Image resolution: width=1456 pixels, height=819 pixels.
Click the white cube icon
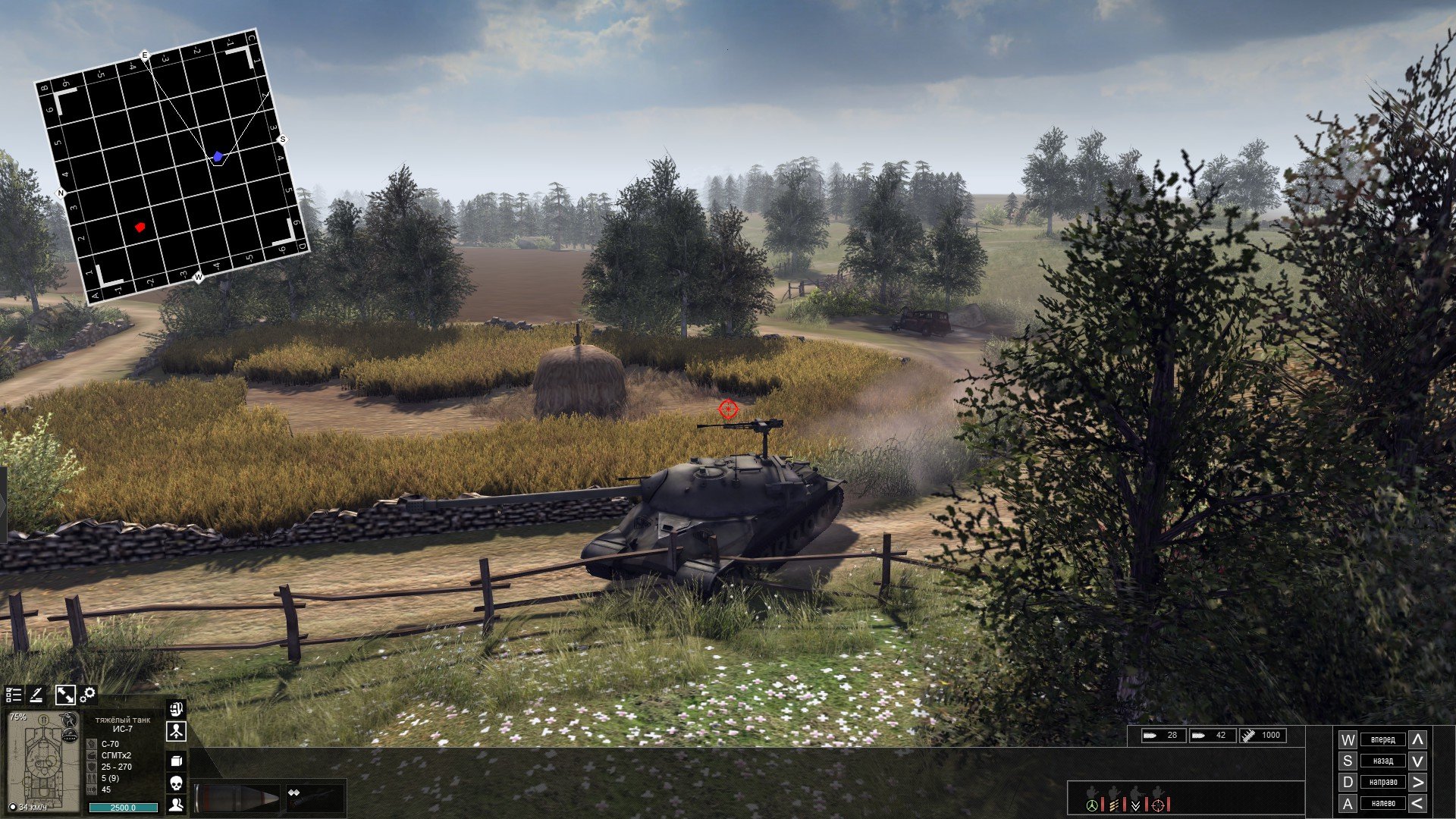(176, 761)
